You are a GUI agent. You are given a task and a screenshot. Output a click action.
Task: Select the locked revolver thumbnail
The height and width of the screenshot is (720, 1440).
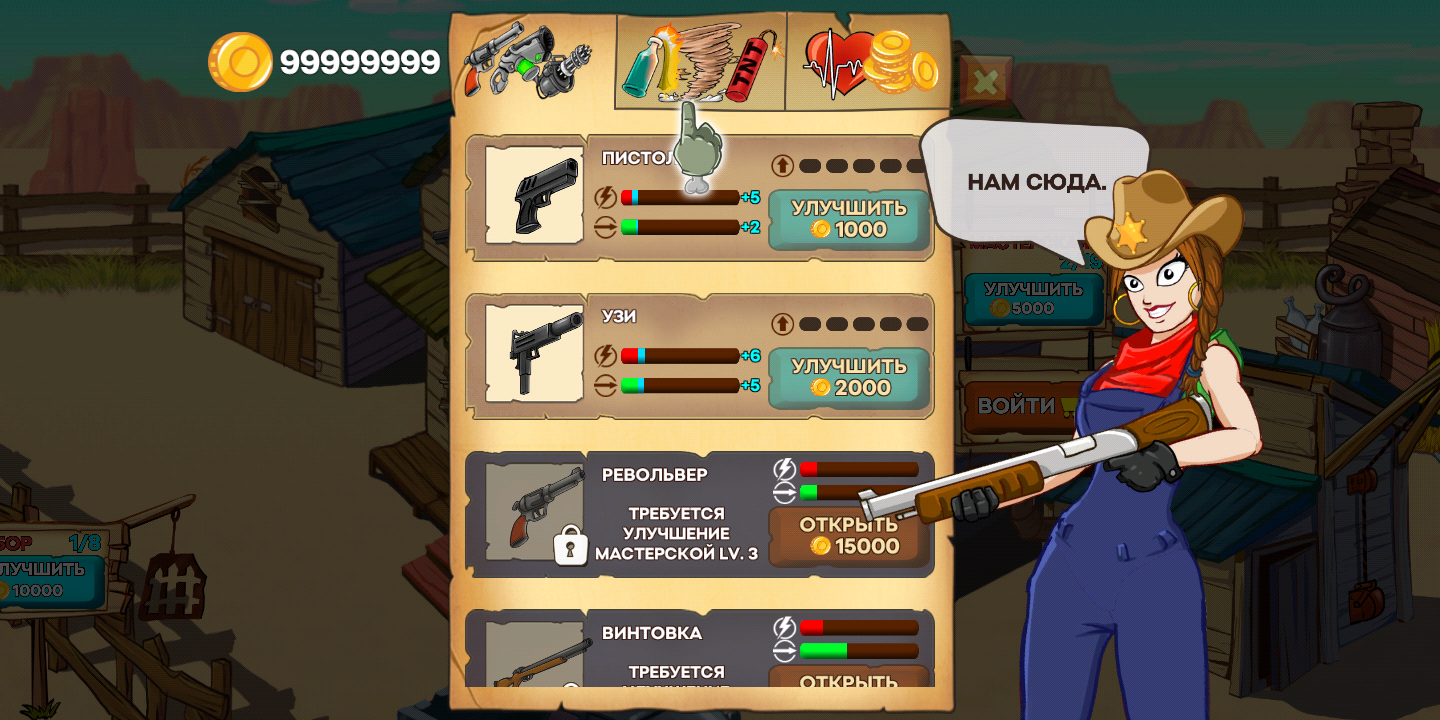coord(534,512)
